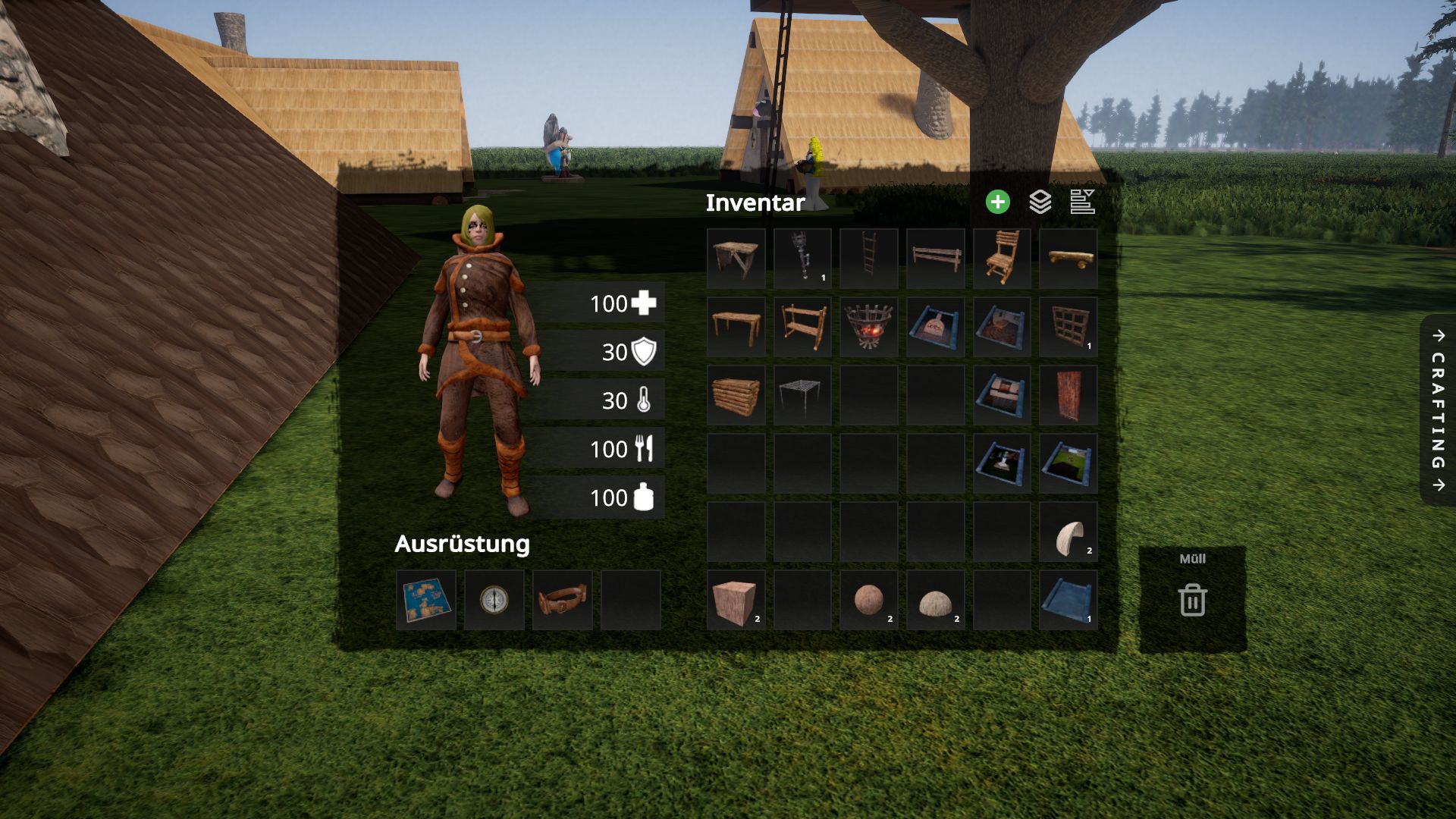Use the sort inventory list icon
Image resolution: width=1456 pixels, height=819 pixels.
click(1082, 202)
